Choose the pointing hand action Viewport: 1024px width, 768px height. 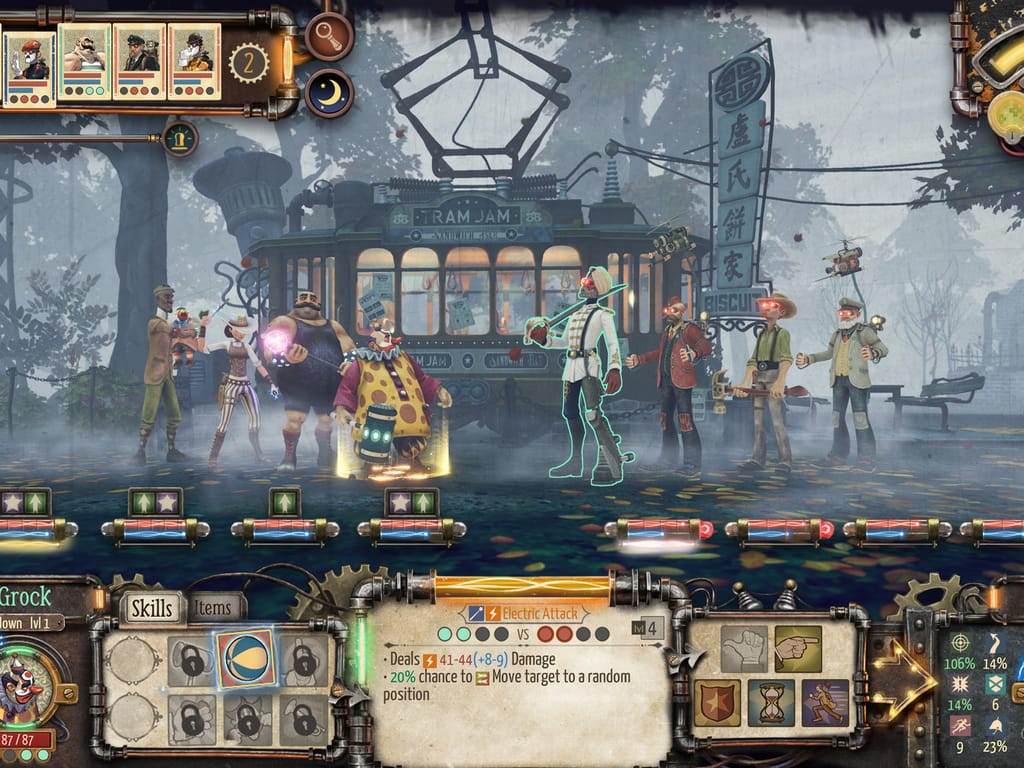tap(797, 649)
